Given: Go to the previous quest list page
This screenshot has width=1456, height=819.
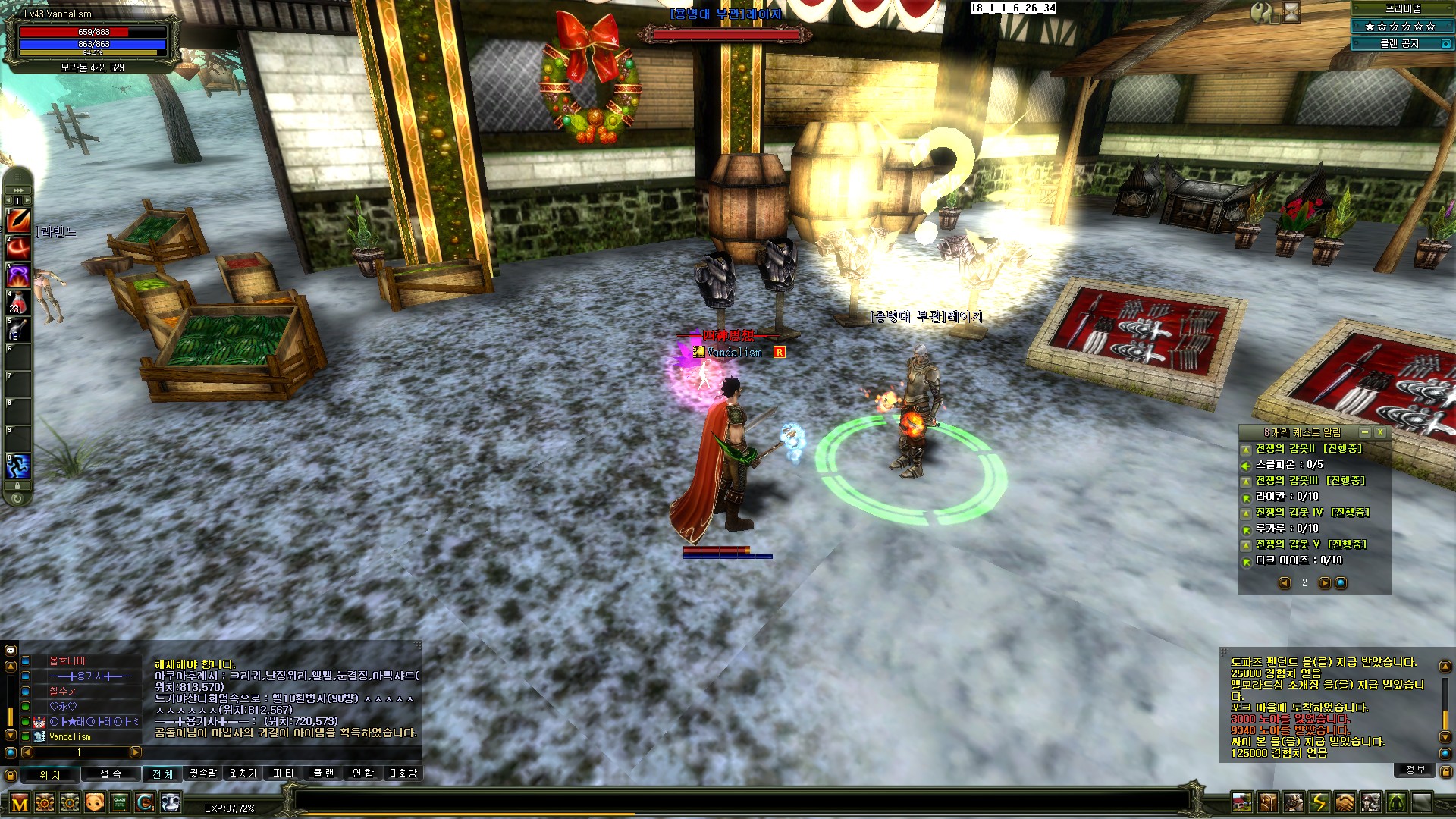Looking at the screenshot, I should [1285, 583].
